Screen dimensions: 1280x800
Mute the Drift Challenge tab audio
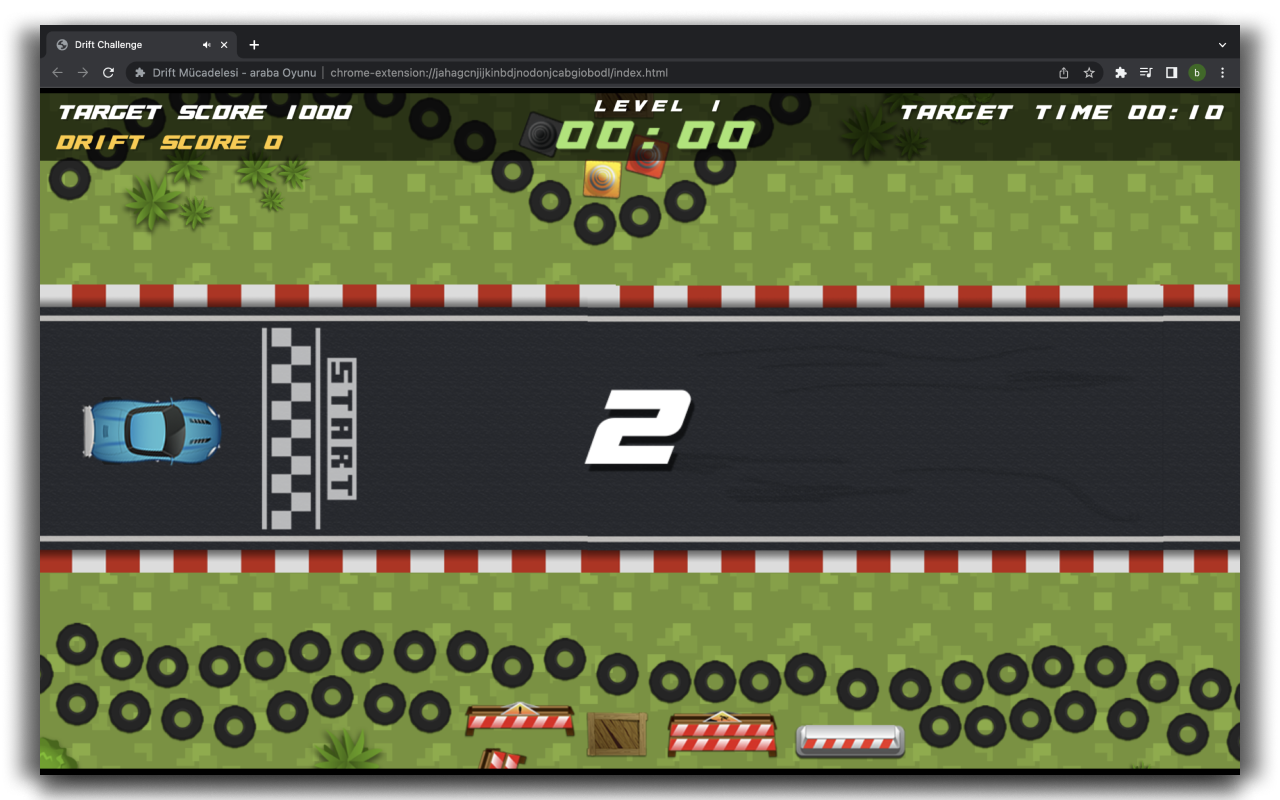tap(205, 44)
